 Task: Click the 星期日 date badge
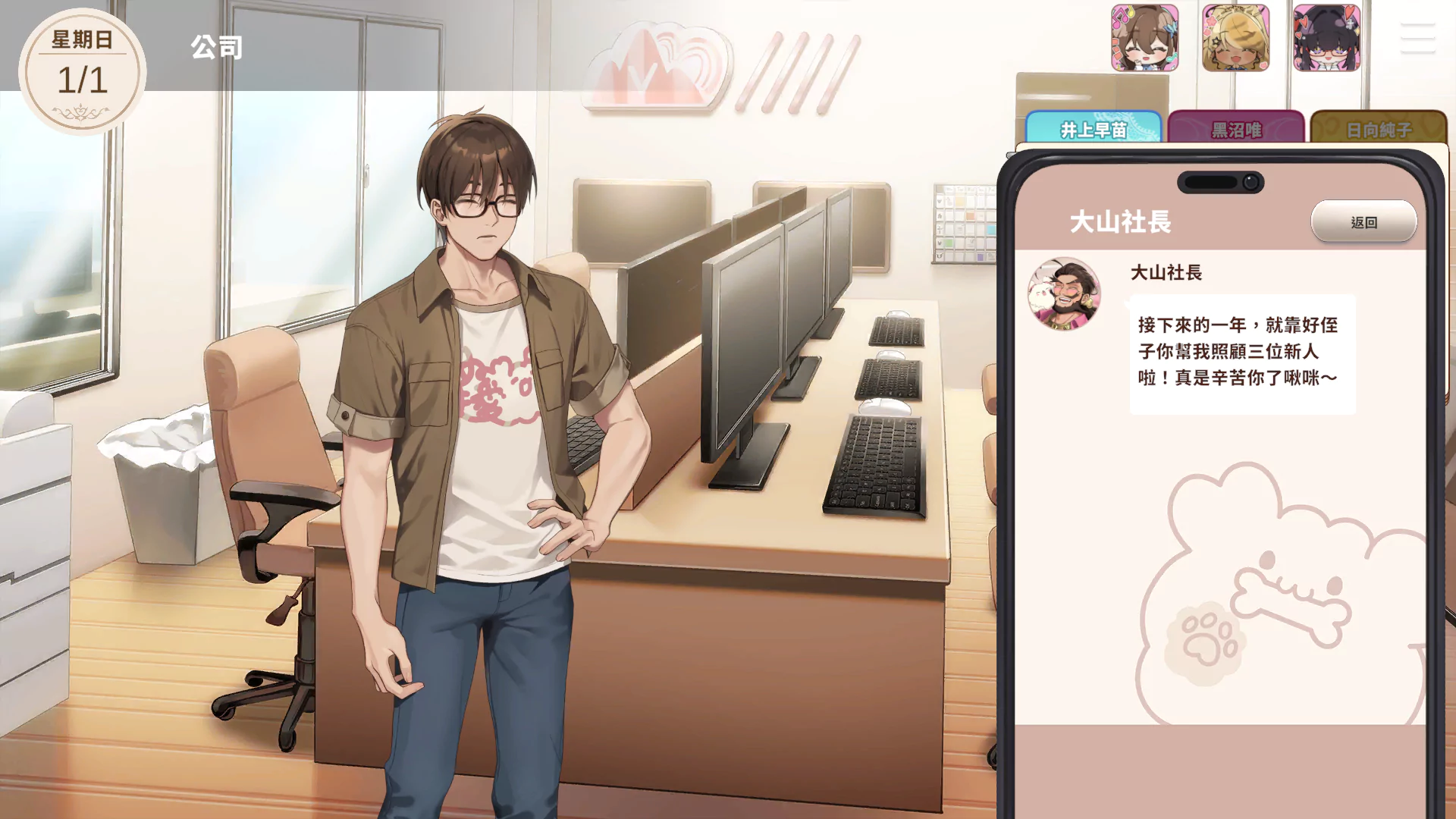point(82,71)
